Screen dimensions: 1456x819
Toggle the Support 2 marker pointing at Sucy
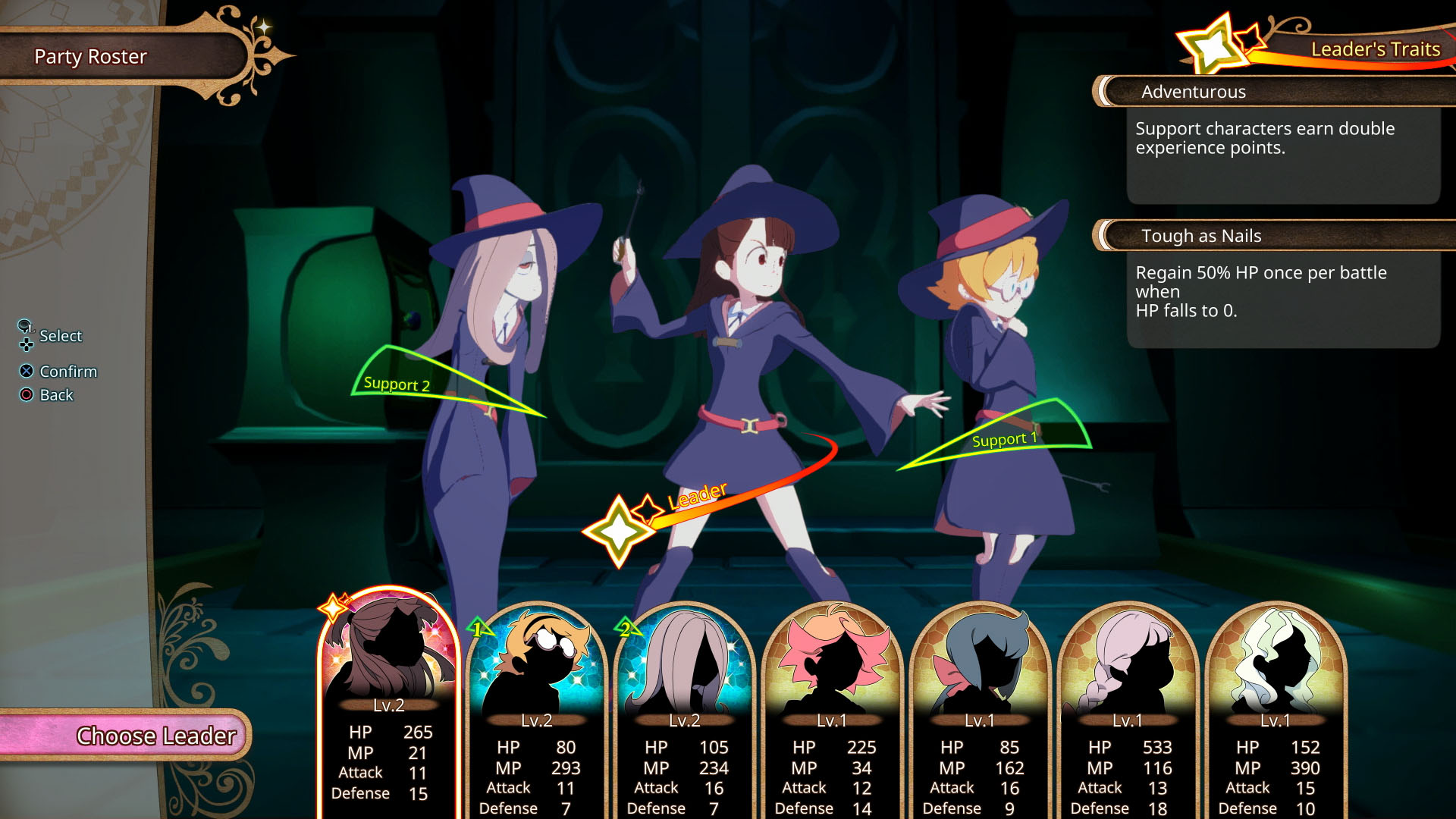point(397,384)
